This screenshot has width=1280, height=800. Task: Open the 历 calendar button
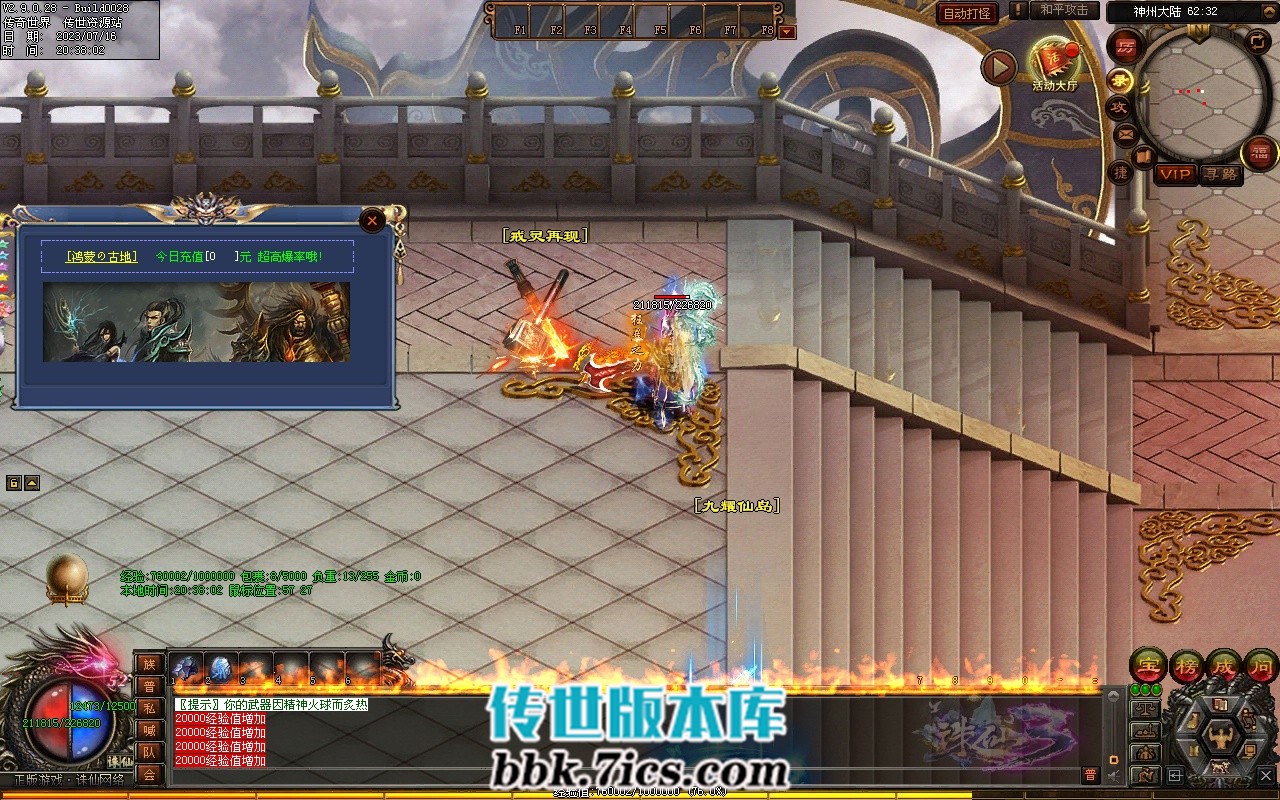[1126, 47]
